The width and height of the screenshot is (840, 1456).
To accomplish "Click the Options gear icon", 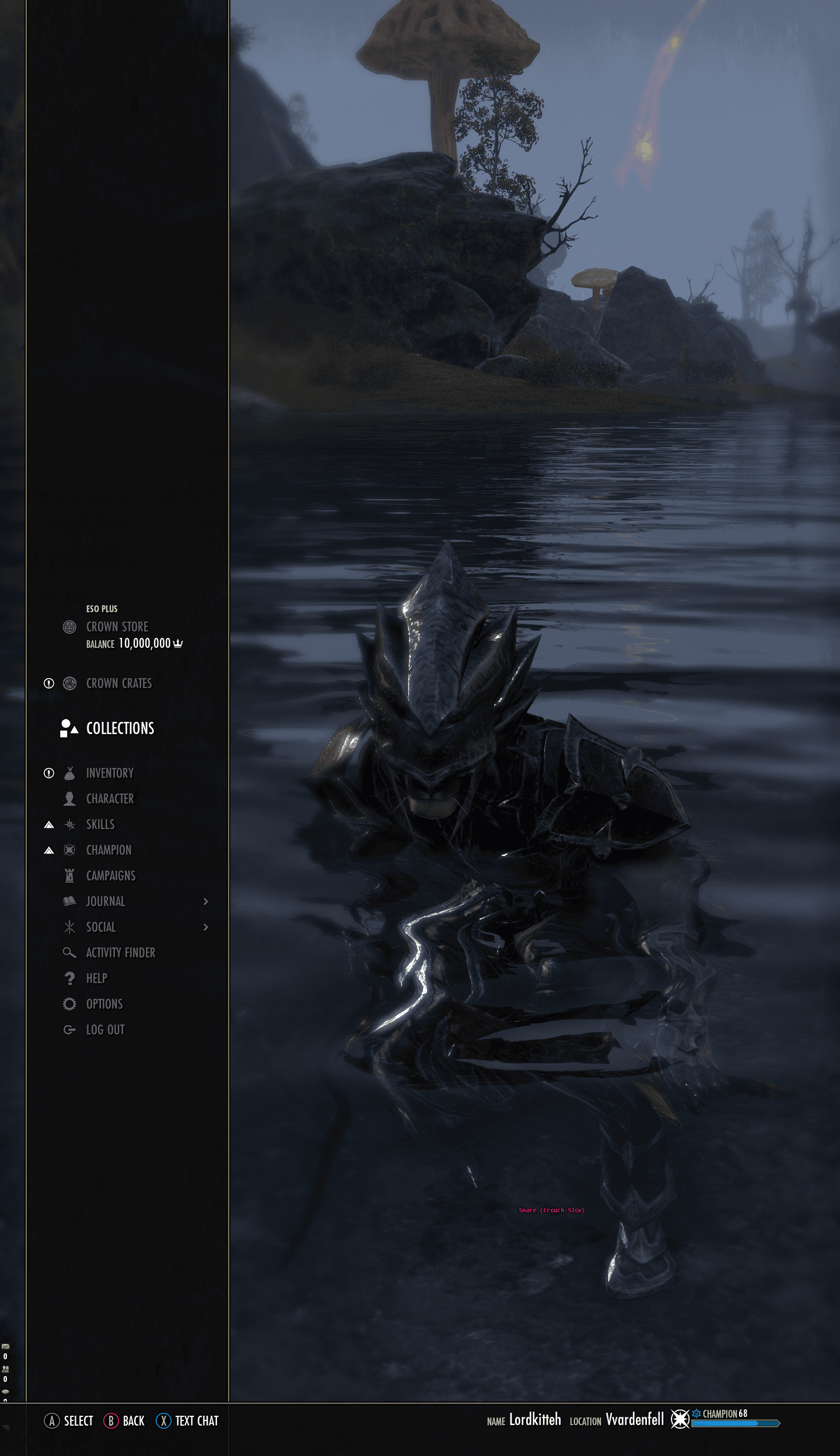I will click(69, 1004).
